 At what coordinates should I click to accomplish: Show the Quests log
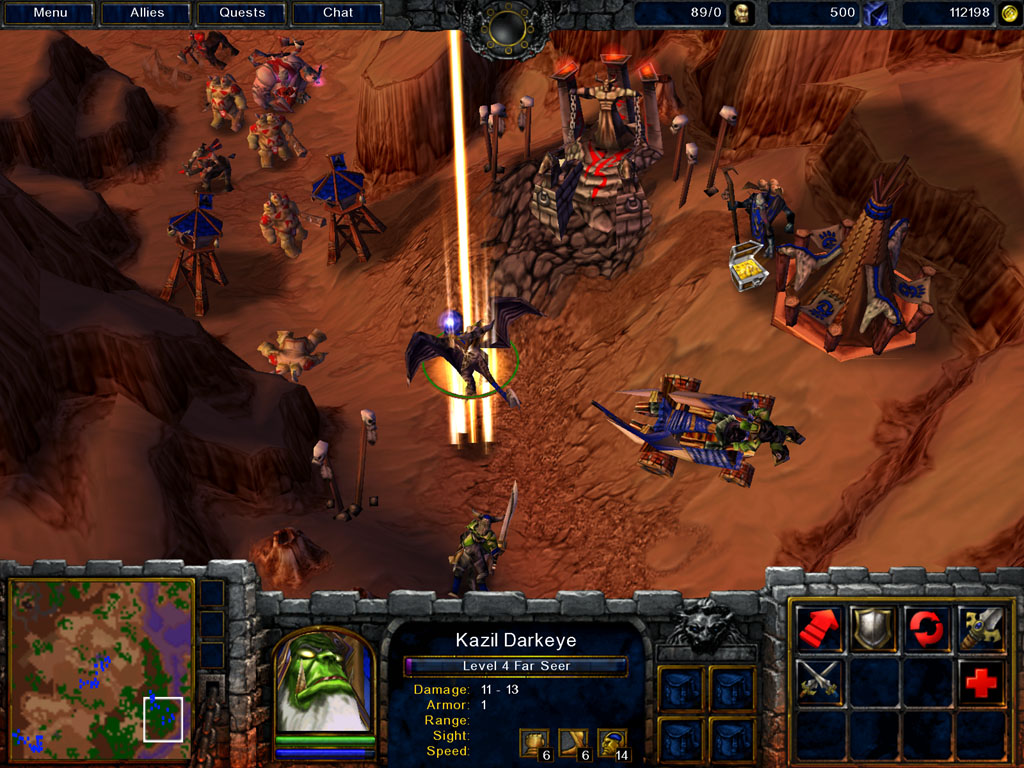click(242, 13)
